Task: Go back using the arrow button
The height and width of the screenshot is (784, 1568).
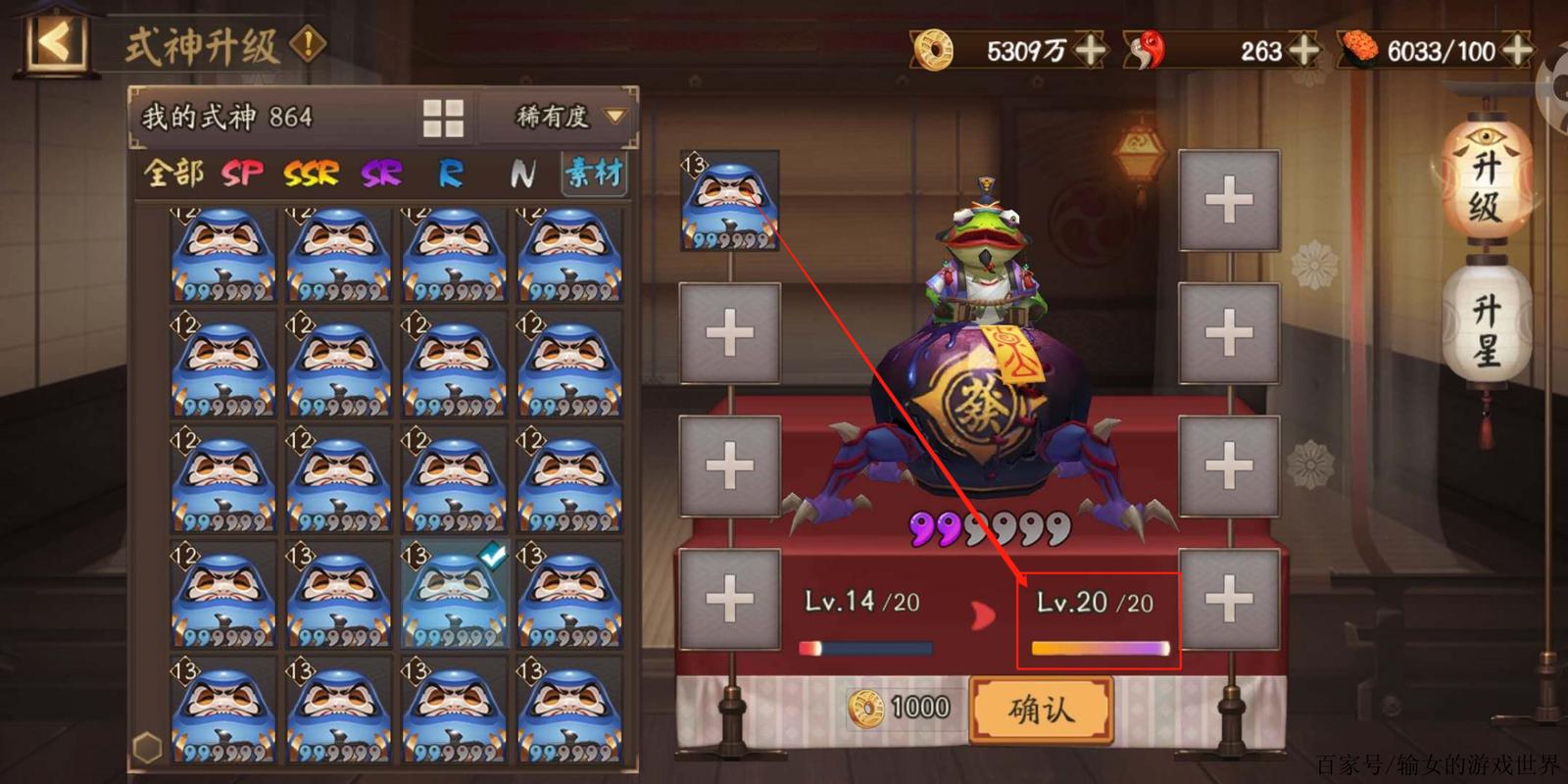Action: [x=55, y=43]
